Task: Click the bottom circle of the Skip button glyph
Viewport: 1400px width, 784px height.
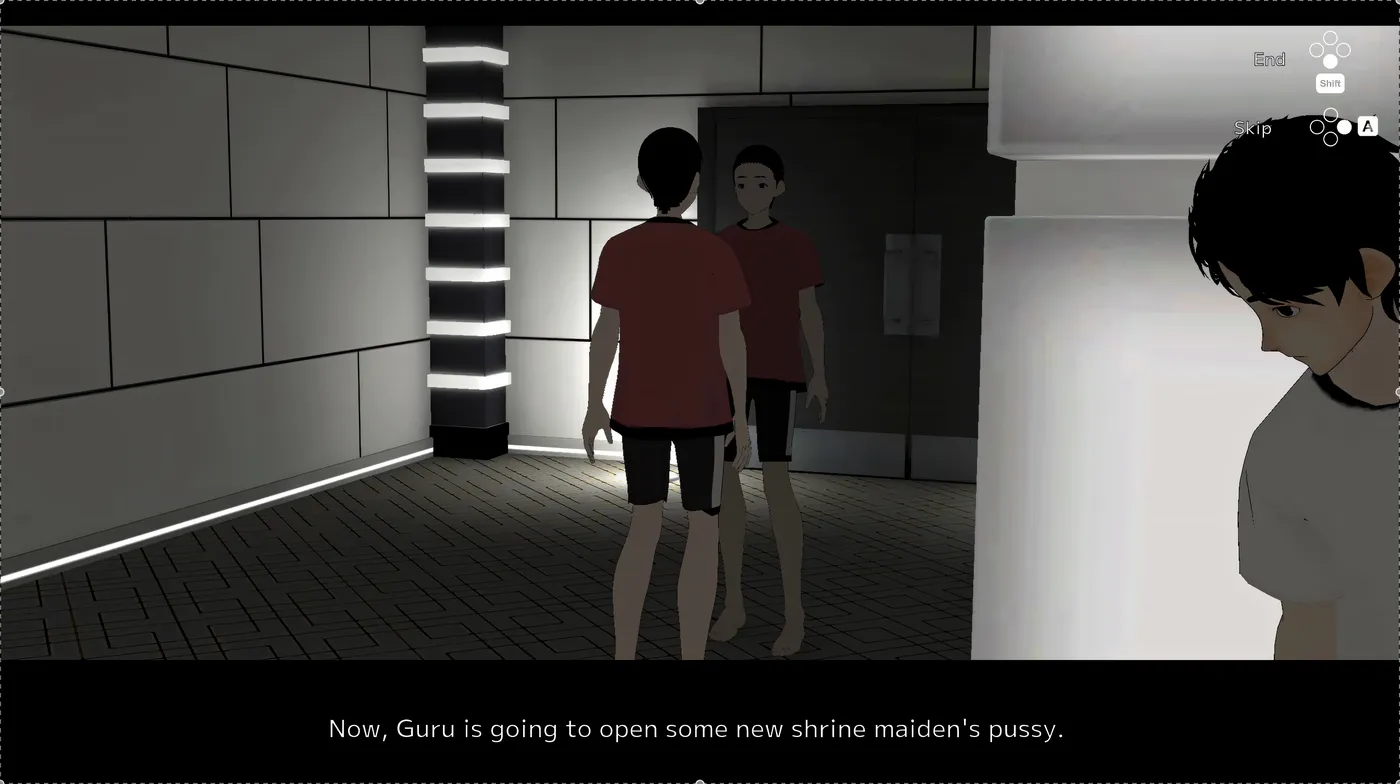Action: (x=1330, y=140)
